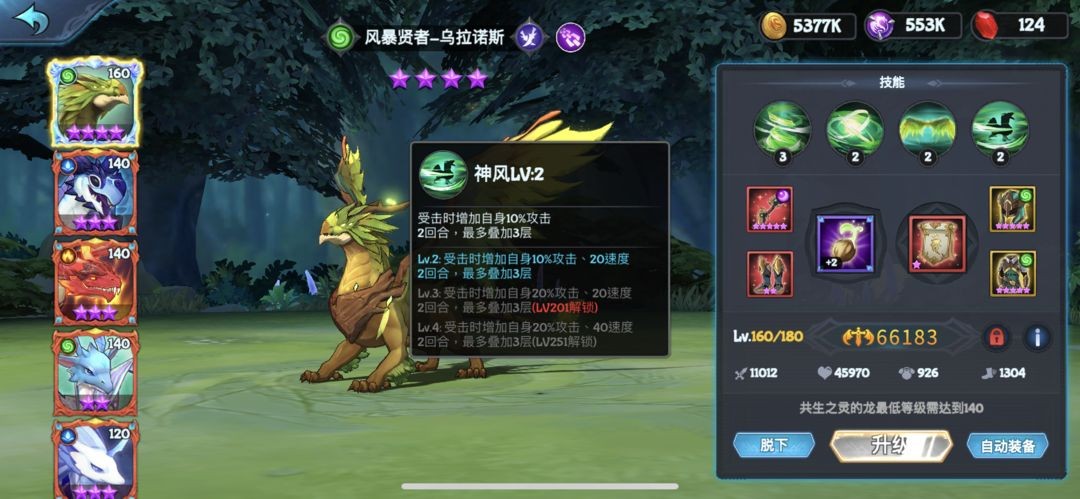This screenshot has width=1080, height=499.
Task: Select the red staff equipment slot
Action: 769,209
